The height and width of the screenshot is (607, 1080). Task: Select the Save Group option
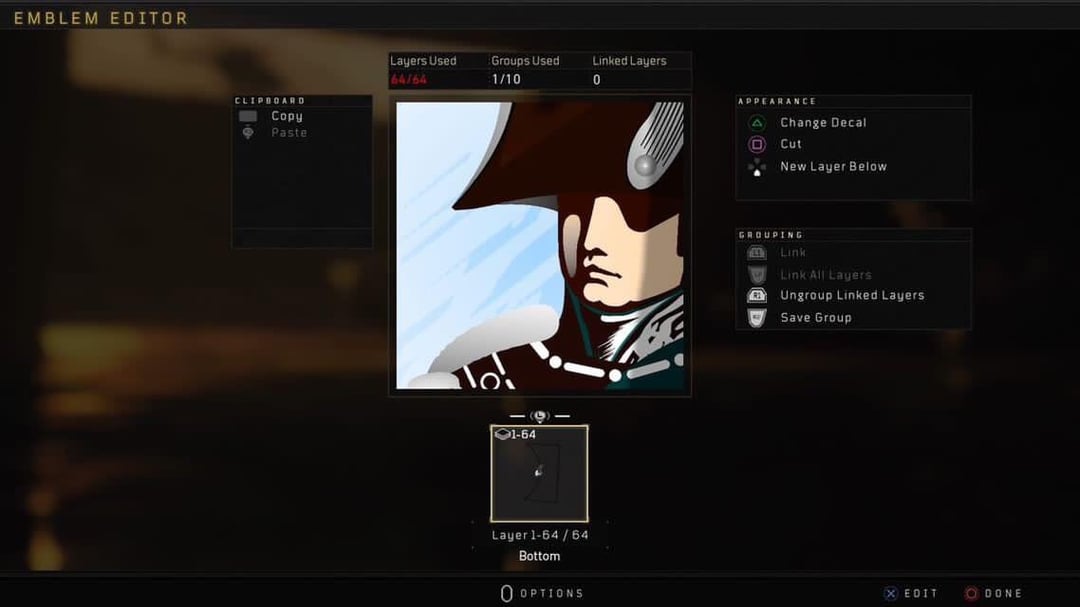click(815, 318)
